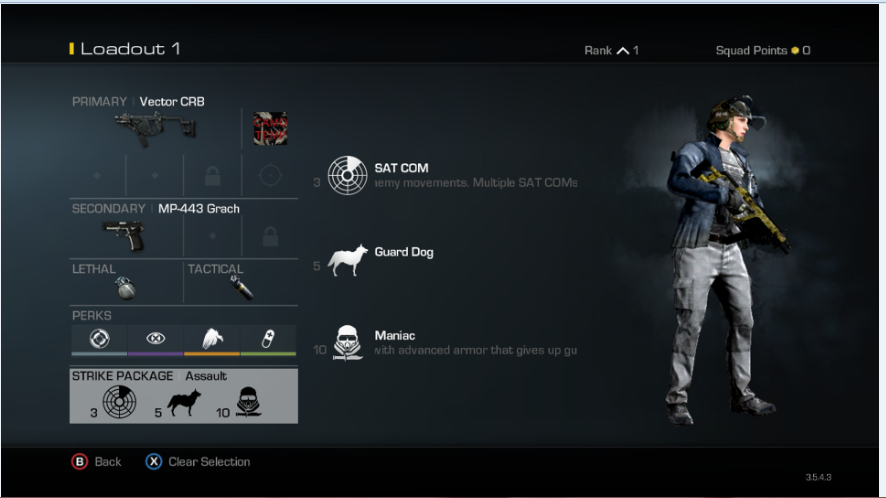Pick the pill perk with green underline
Screen dimensions: 886x498
point(269,338)
